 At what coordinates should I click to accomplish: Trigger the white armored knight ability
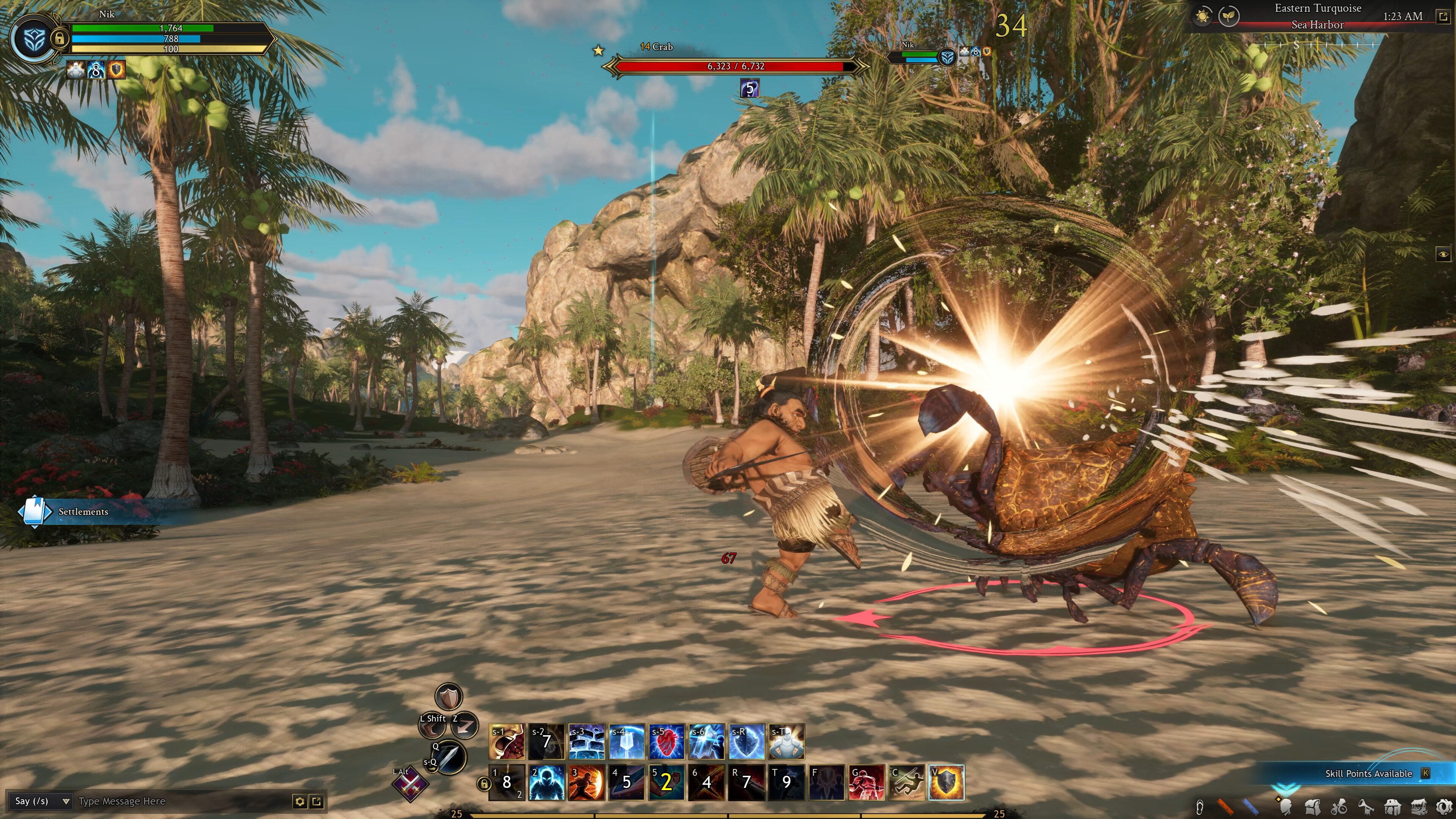coord(786,741)
